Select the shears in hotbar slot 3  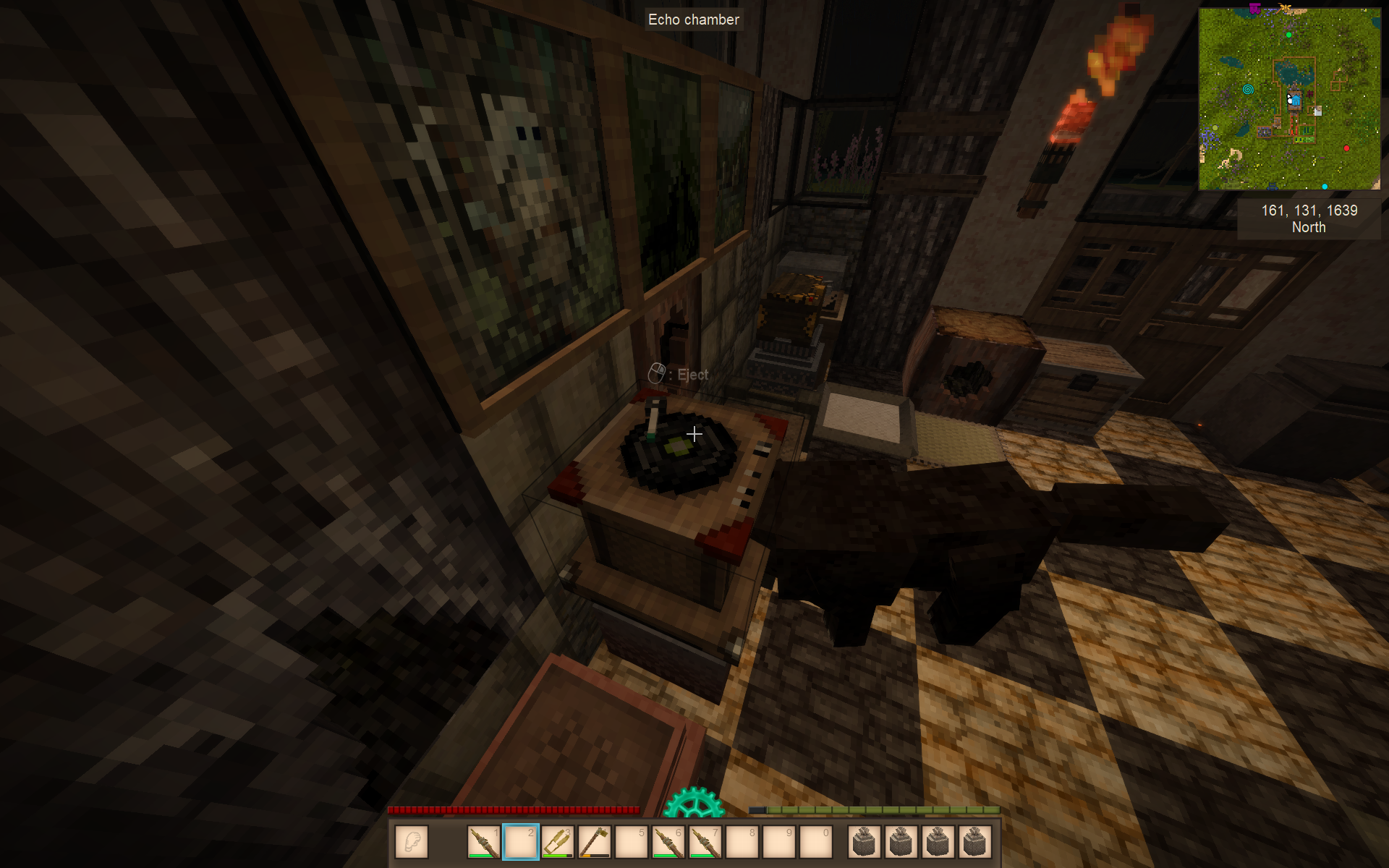tap(558, 842)
